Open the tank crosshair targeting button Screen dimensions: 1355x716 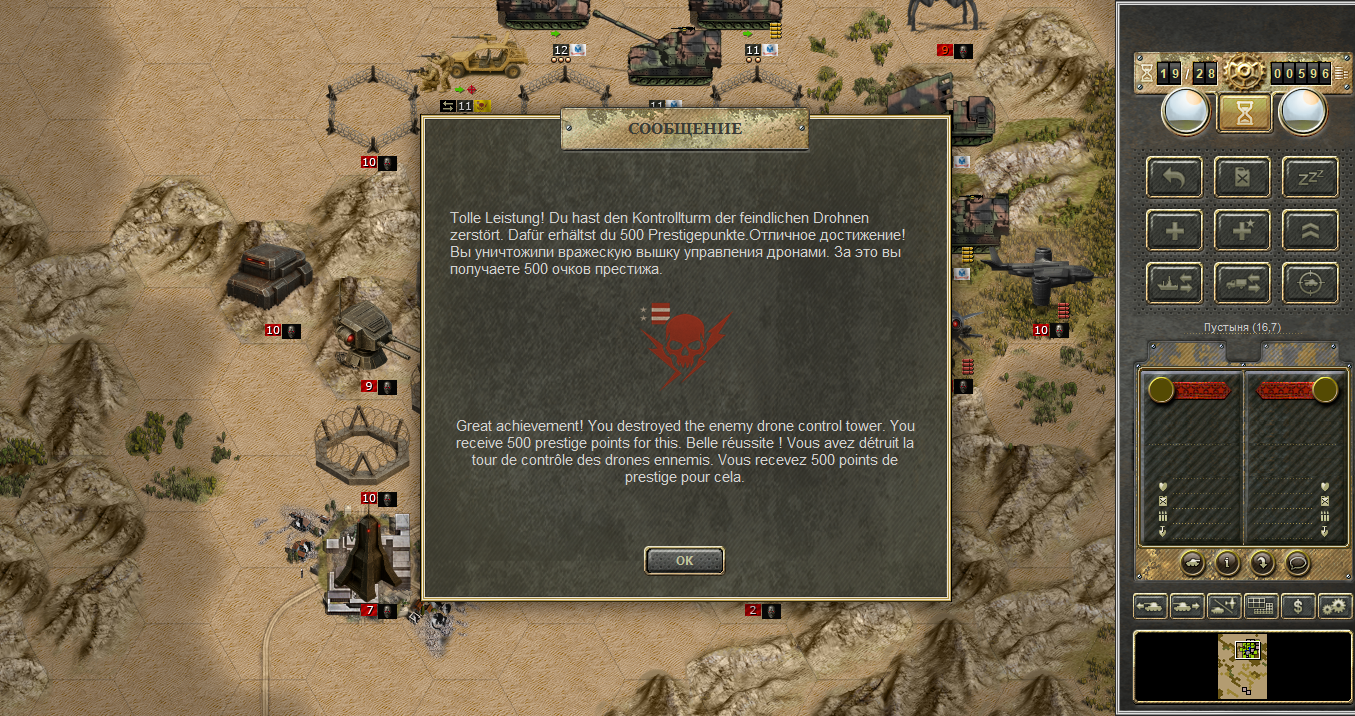(x=1310, y=284)
